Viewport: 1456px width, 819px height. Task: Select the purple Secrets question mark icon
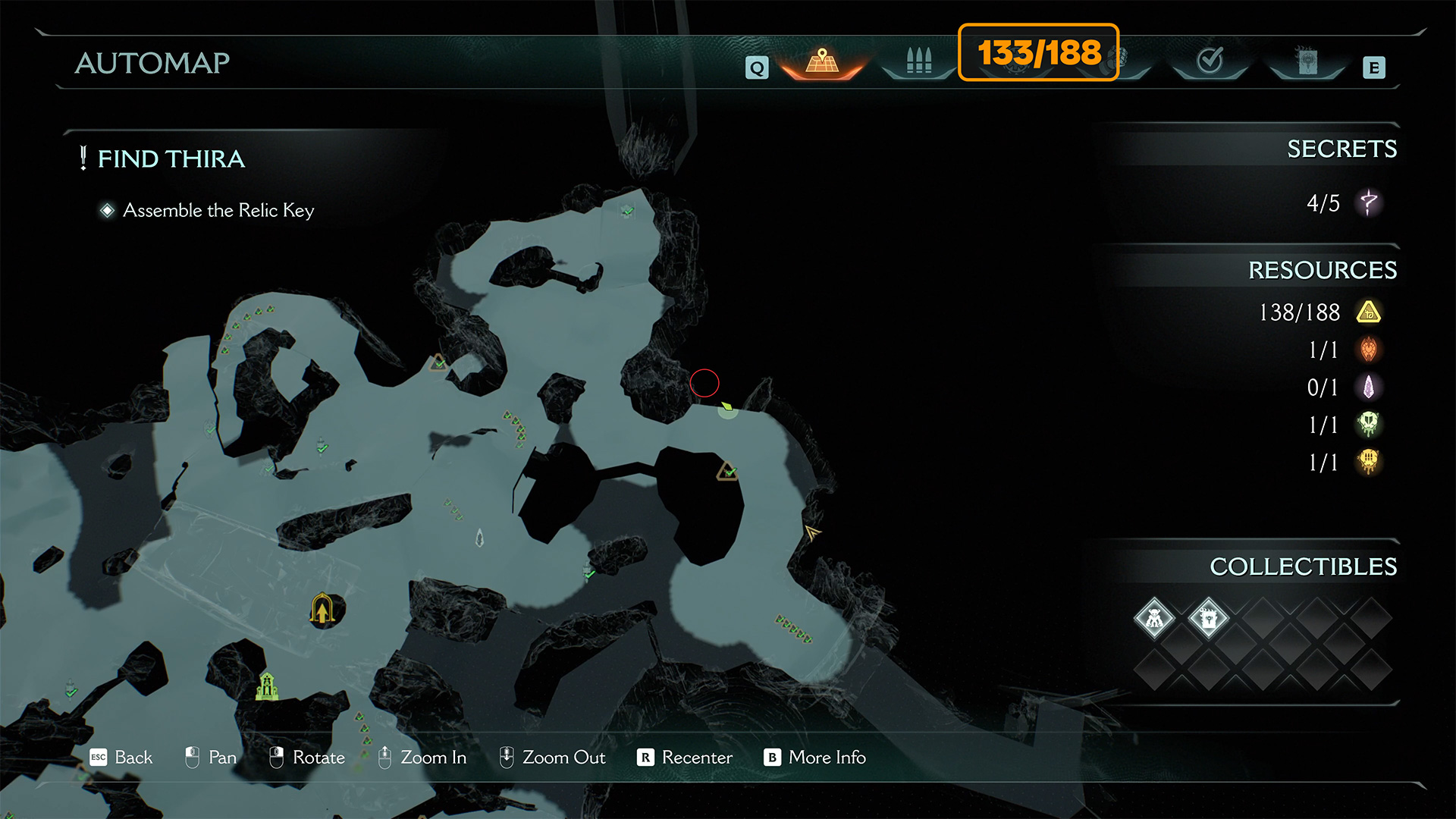click(x=1369, y=202)
